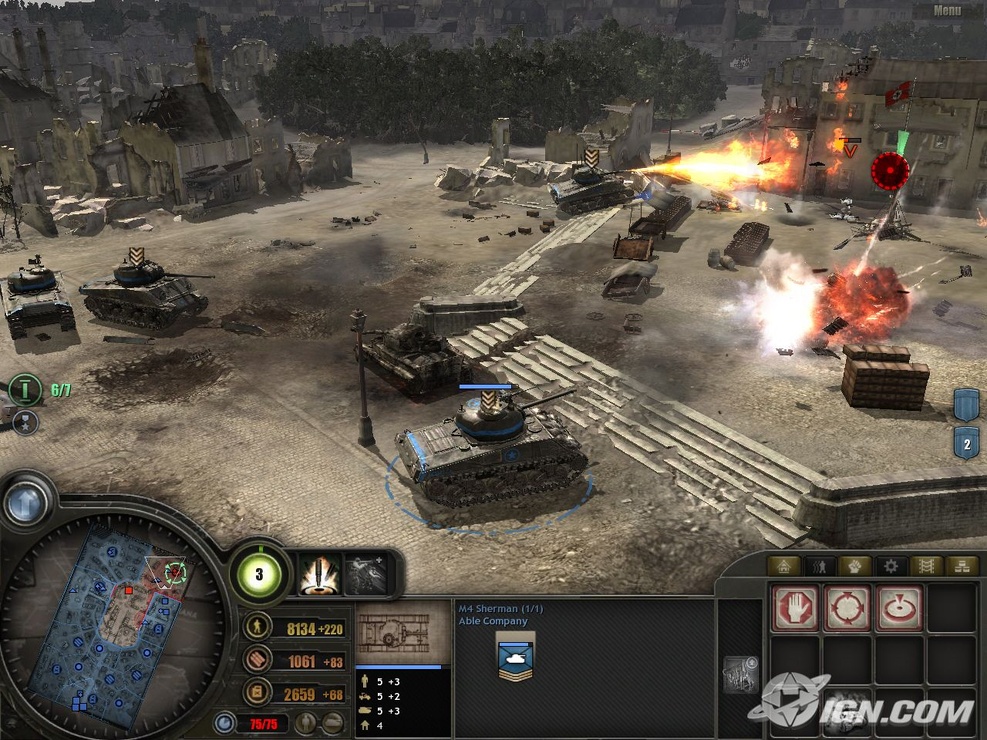Image resolution: width=987 pixels, height=740 pixels.
Task: Open the Menu in the top corner
Action: coord(948,11)
